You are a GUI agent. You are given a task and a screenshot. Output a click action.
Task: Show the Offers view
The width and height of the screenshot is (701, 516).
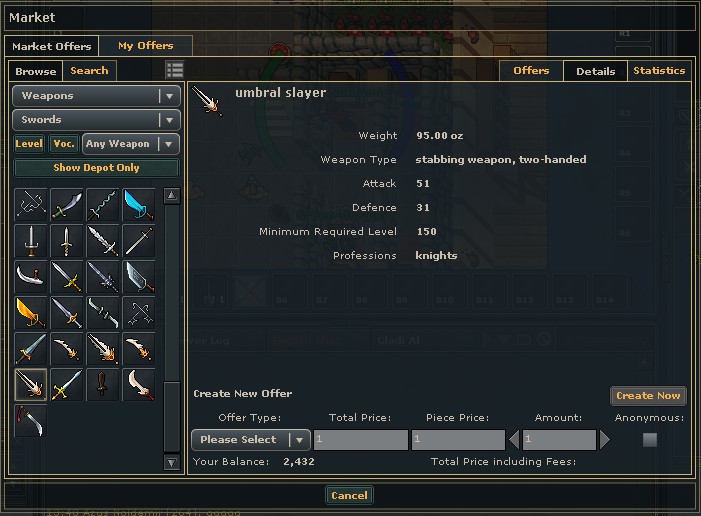531,71
